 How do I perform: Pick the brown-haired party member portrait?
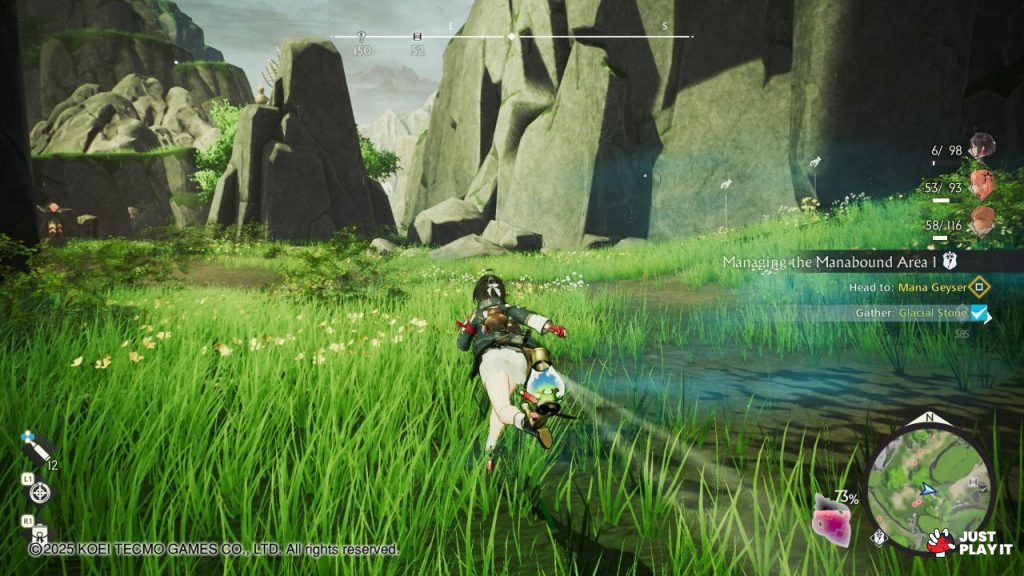point(982,222)
